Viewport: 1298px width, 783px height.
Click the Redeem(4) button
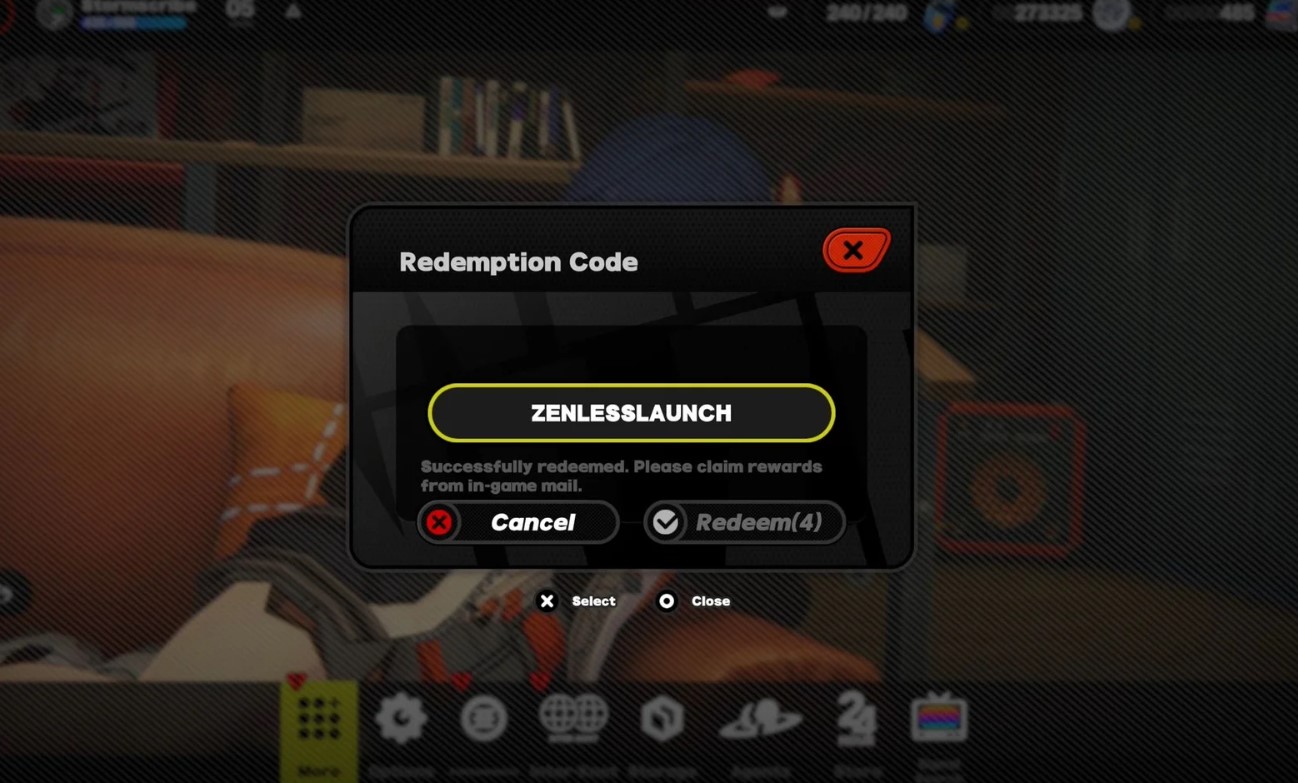click(x=744, y=521)
